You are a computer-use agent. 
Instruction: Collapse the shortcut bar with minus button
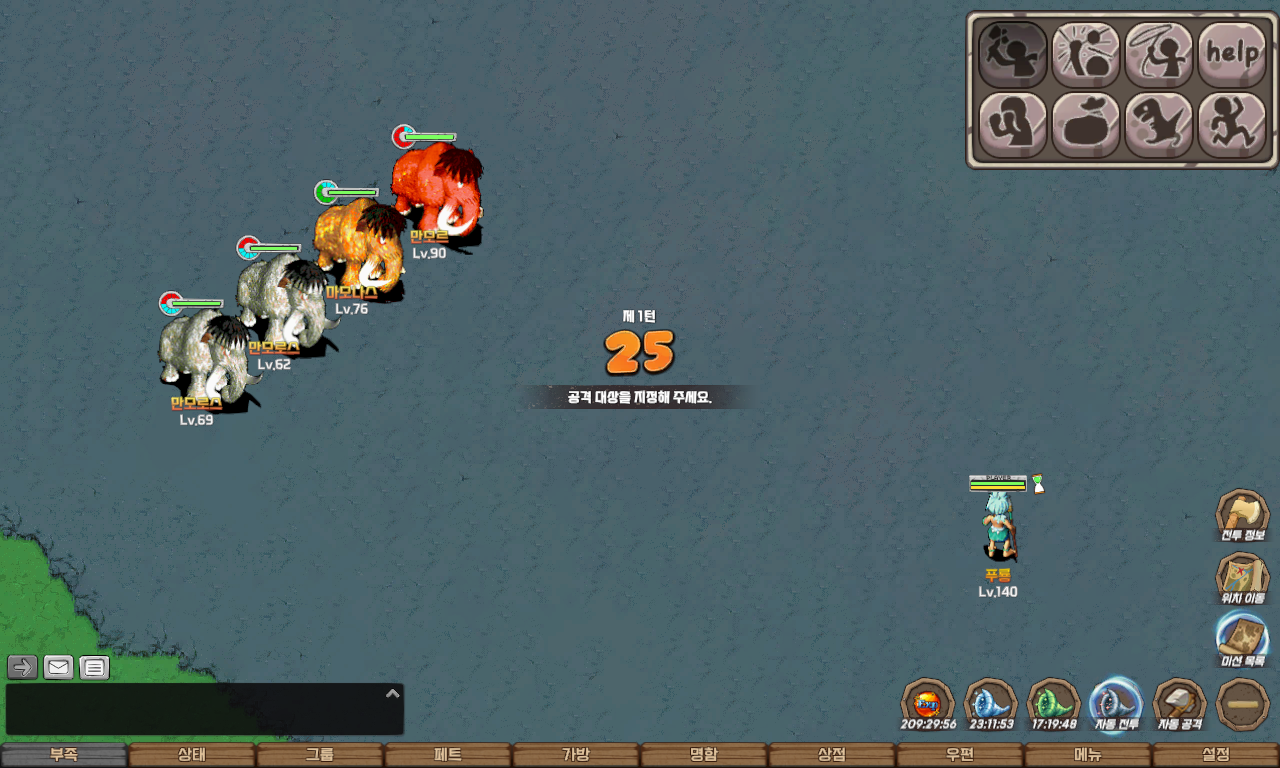pyautogui.click(x=1243, y=704)
